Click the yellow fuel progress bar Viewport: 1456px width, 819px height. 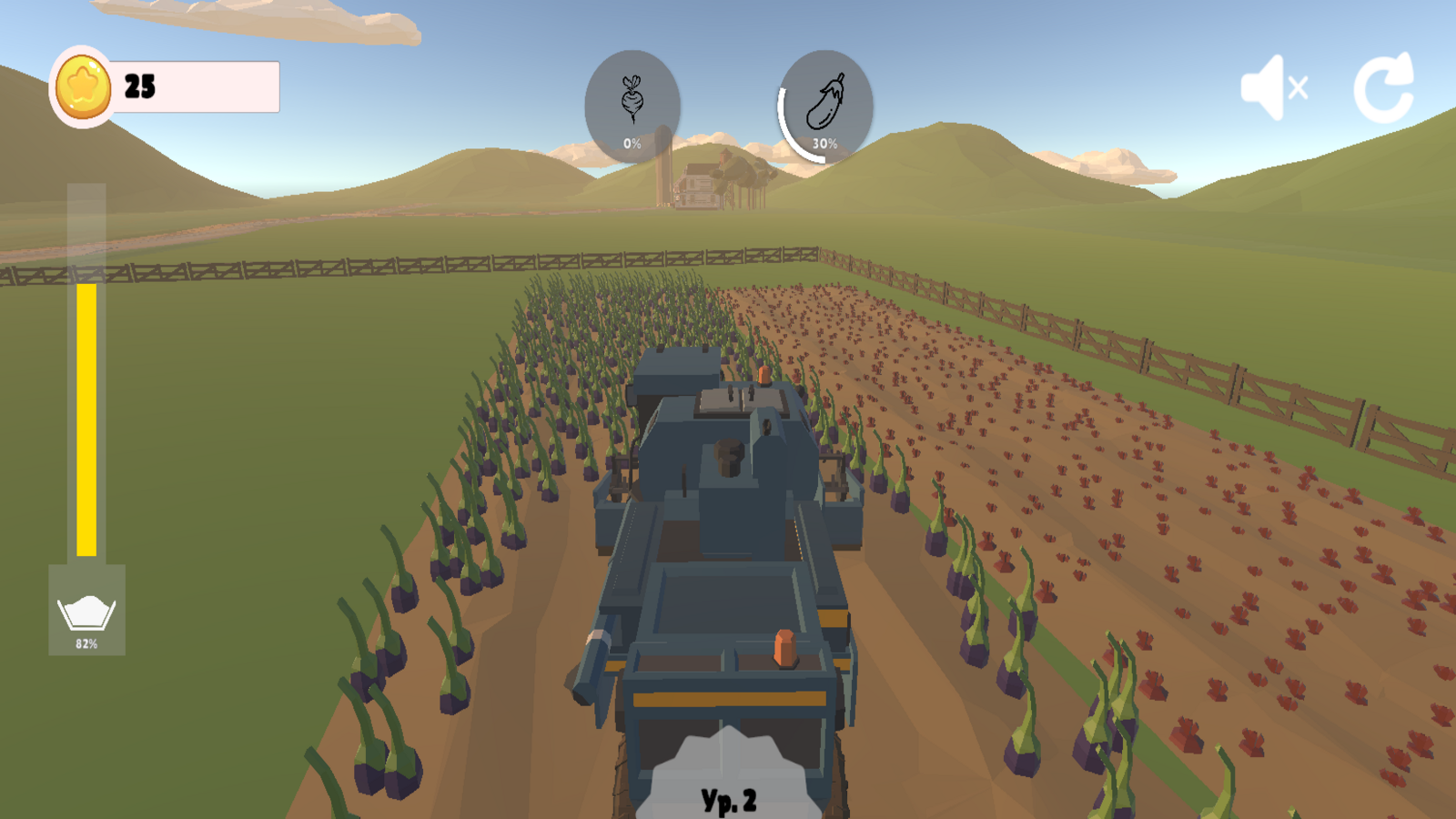pyautogui.click(x=86, y=419)
